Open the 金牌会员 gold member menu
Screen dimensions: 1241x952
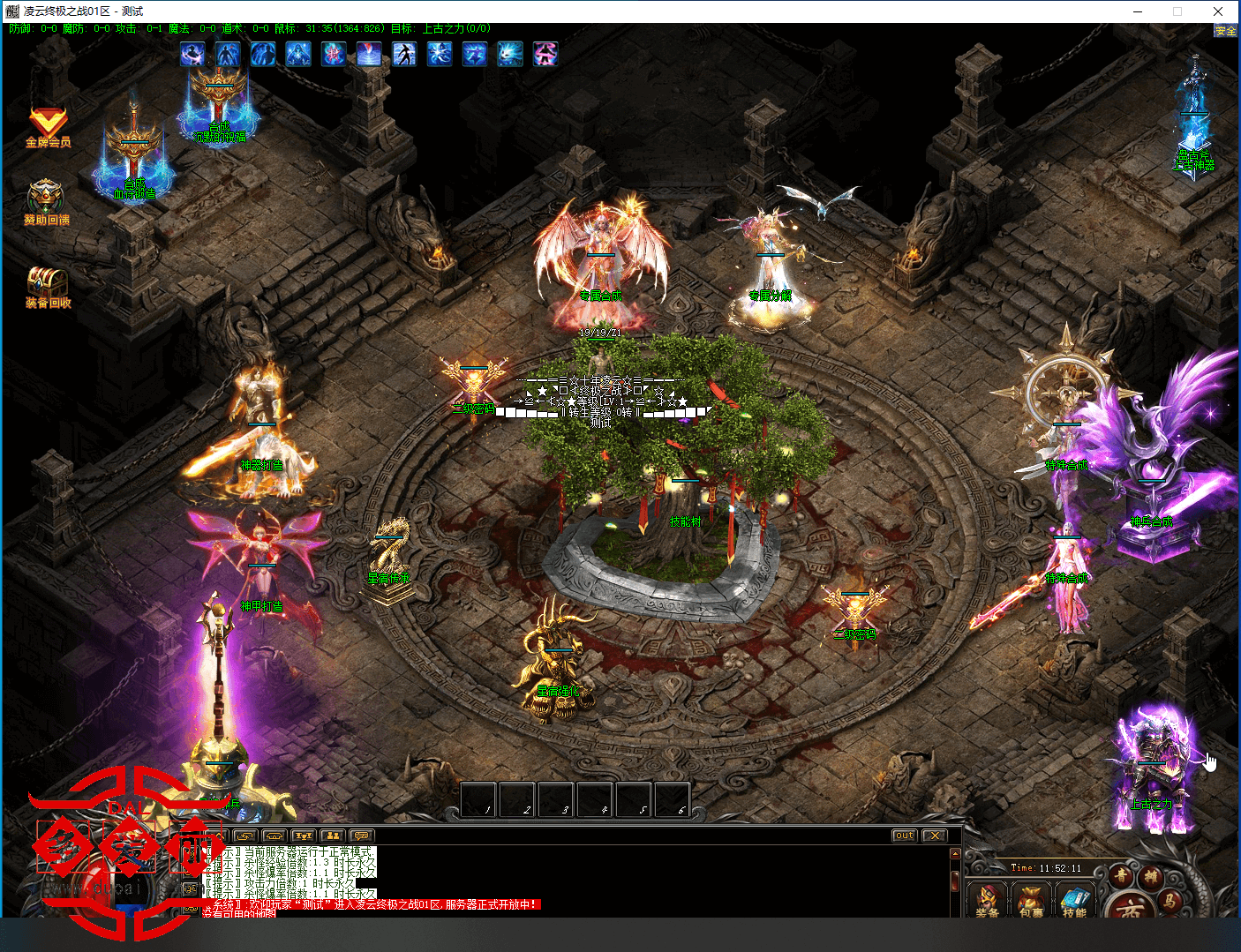48,124
